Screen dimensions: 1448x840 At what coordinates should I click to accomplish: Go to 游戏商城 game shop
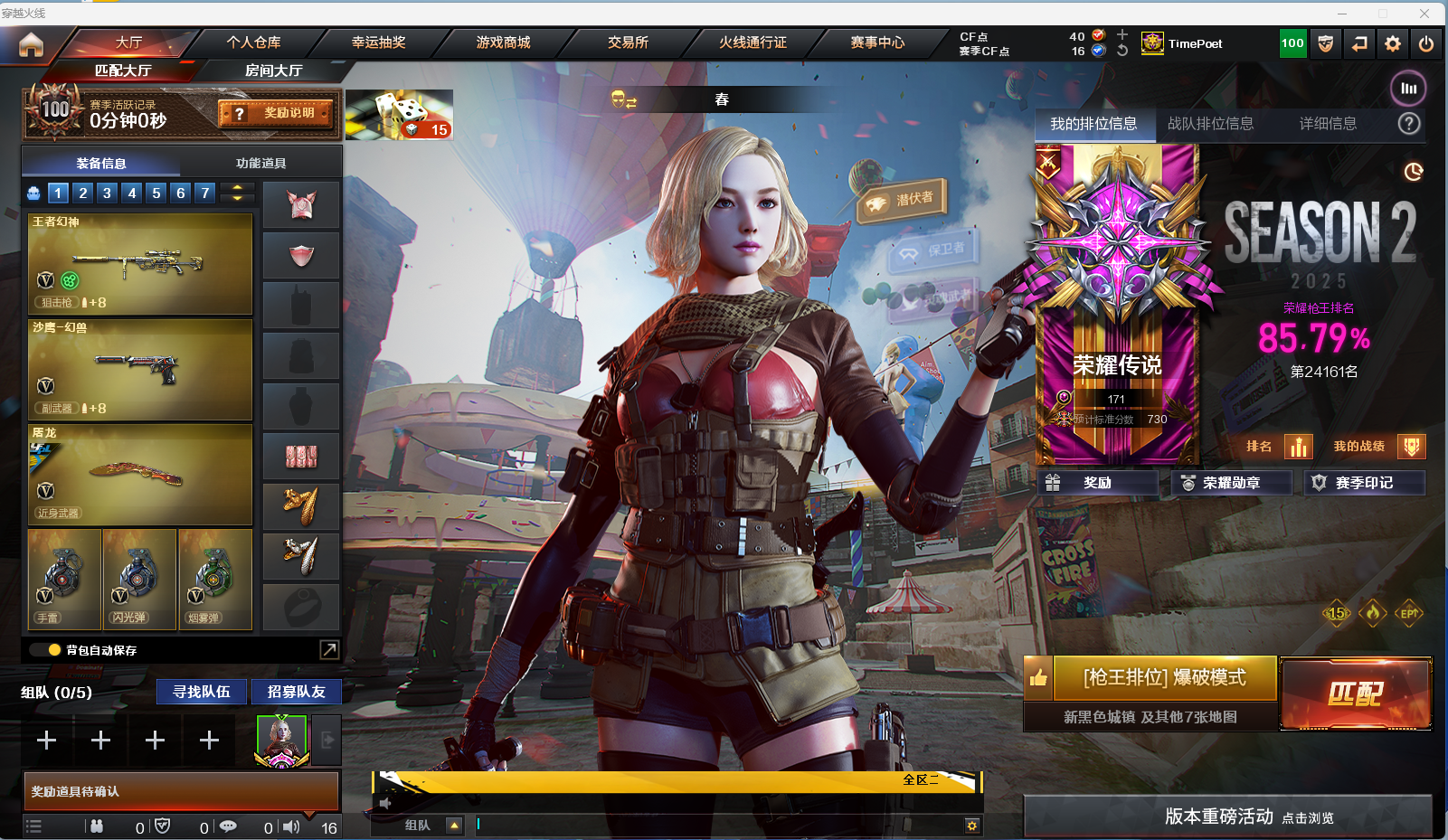click(503, 42)
